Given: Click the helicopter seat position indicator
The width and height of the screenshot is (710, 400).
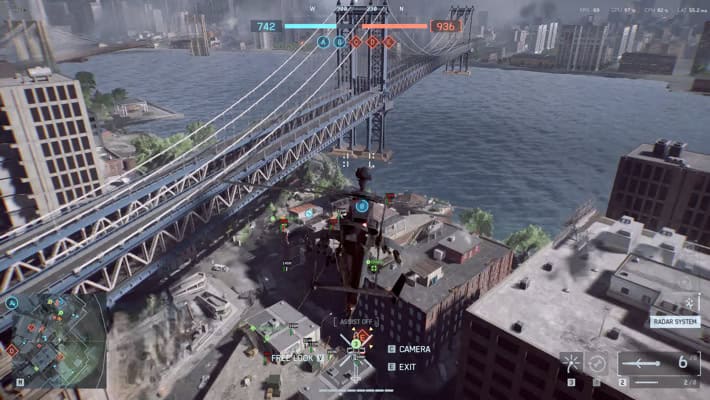Looking at the screenshot, I should pyautogui.click(x=355, y=341).
